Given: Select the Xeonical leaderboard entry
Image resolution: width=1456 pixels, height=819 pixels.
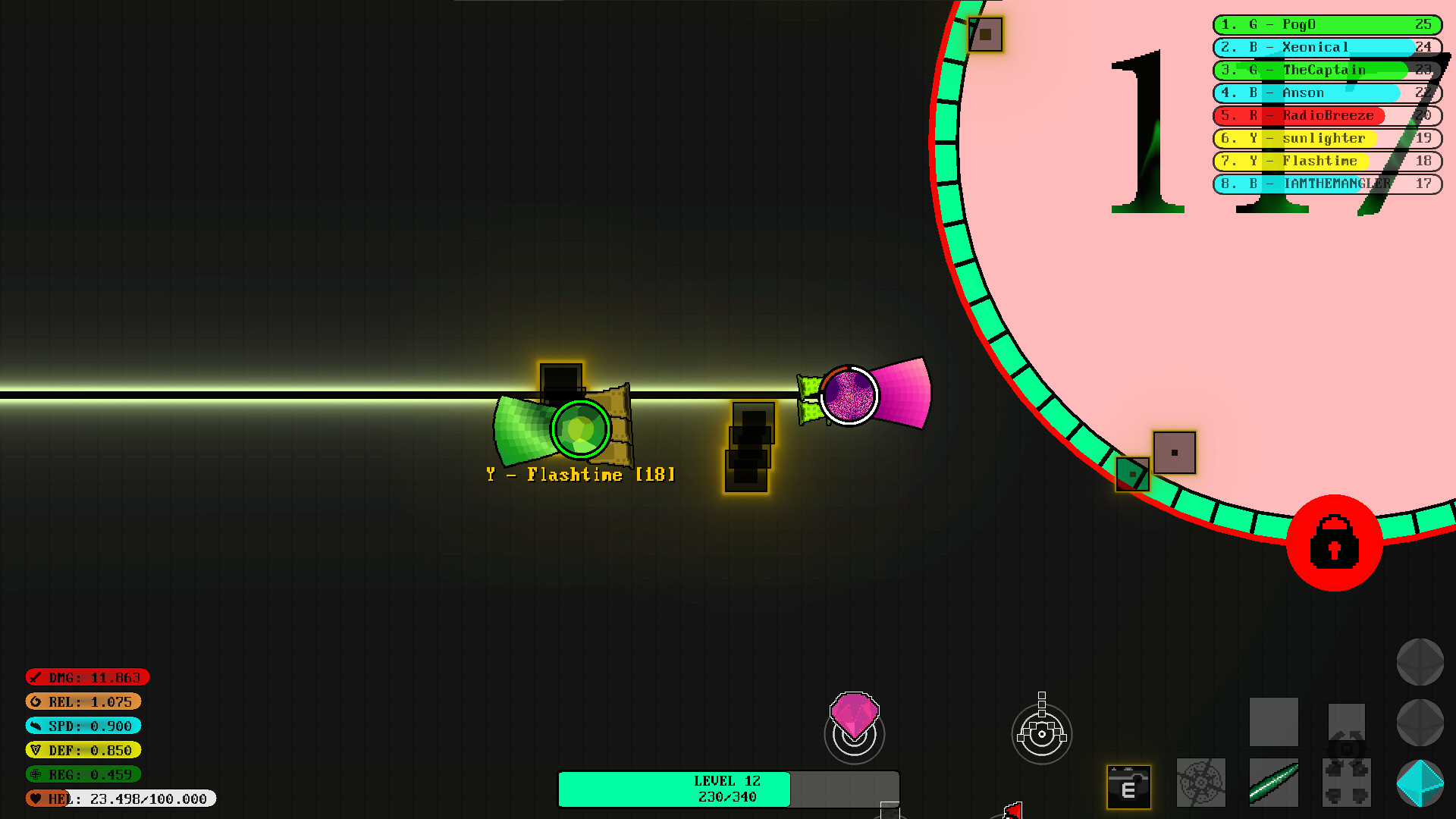Looking at the screenshot, I should 1327,47.
